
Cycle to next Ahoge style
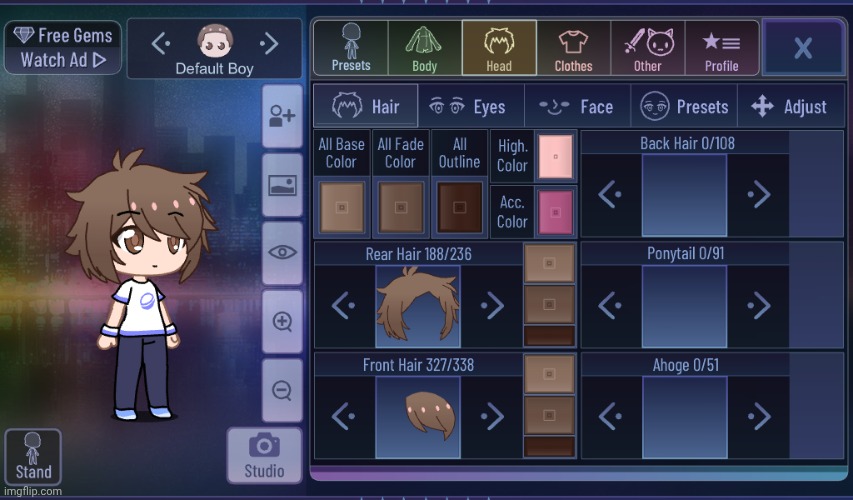click(x=758, y=415)
